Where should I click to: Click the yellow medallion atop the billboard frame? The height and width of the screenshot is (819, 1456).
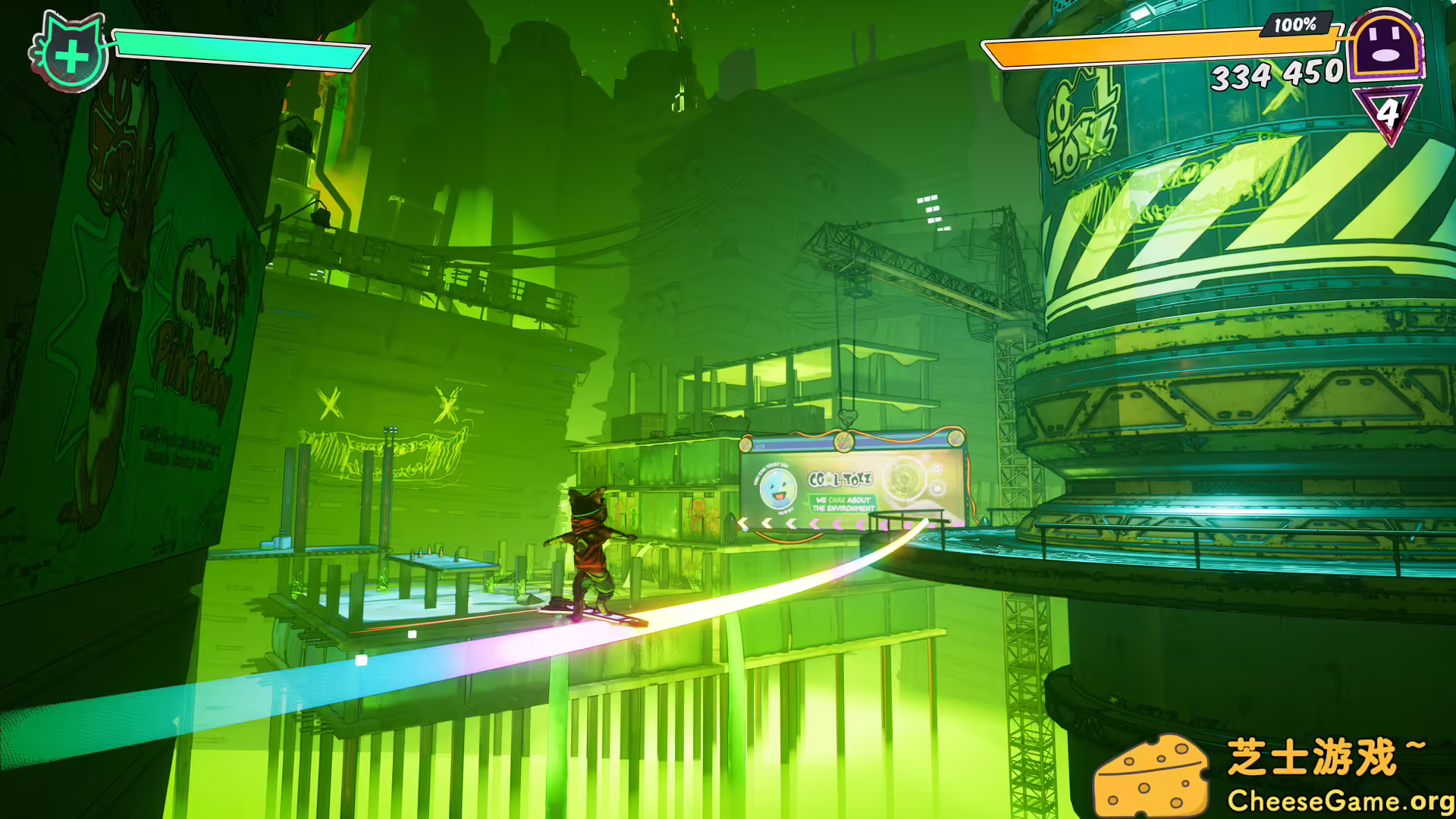[843, 442]
